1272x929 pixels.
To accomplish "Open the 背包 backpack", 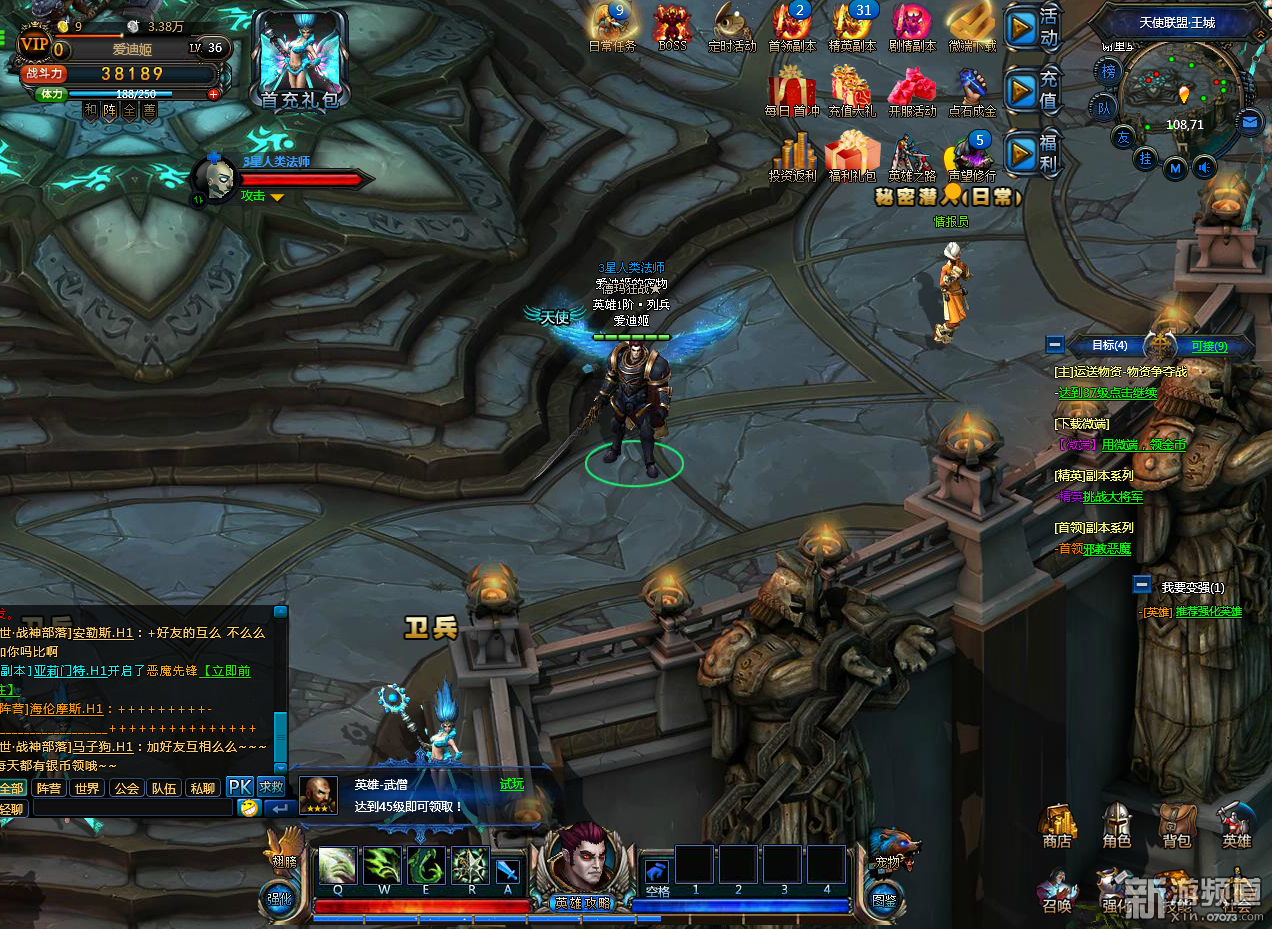I will (1176, 825).
